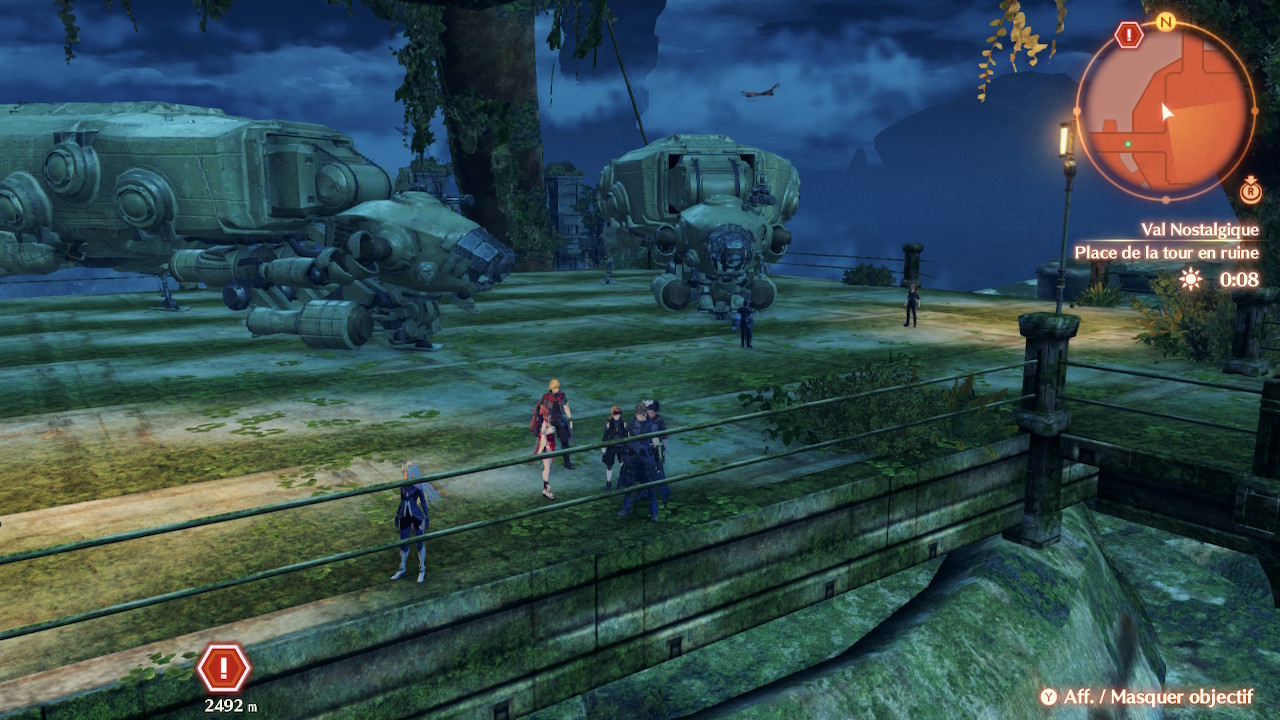Viewport: 1280px width, 720px height.
Task: Toggle the Aff. / Masquer objectif option
Action: tap(1145, 697)
